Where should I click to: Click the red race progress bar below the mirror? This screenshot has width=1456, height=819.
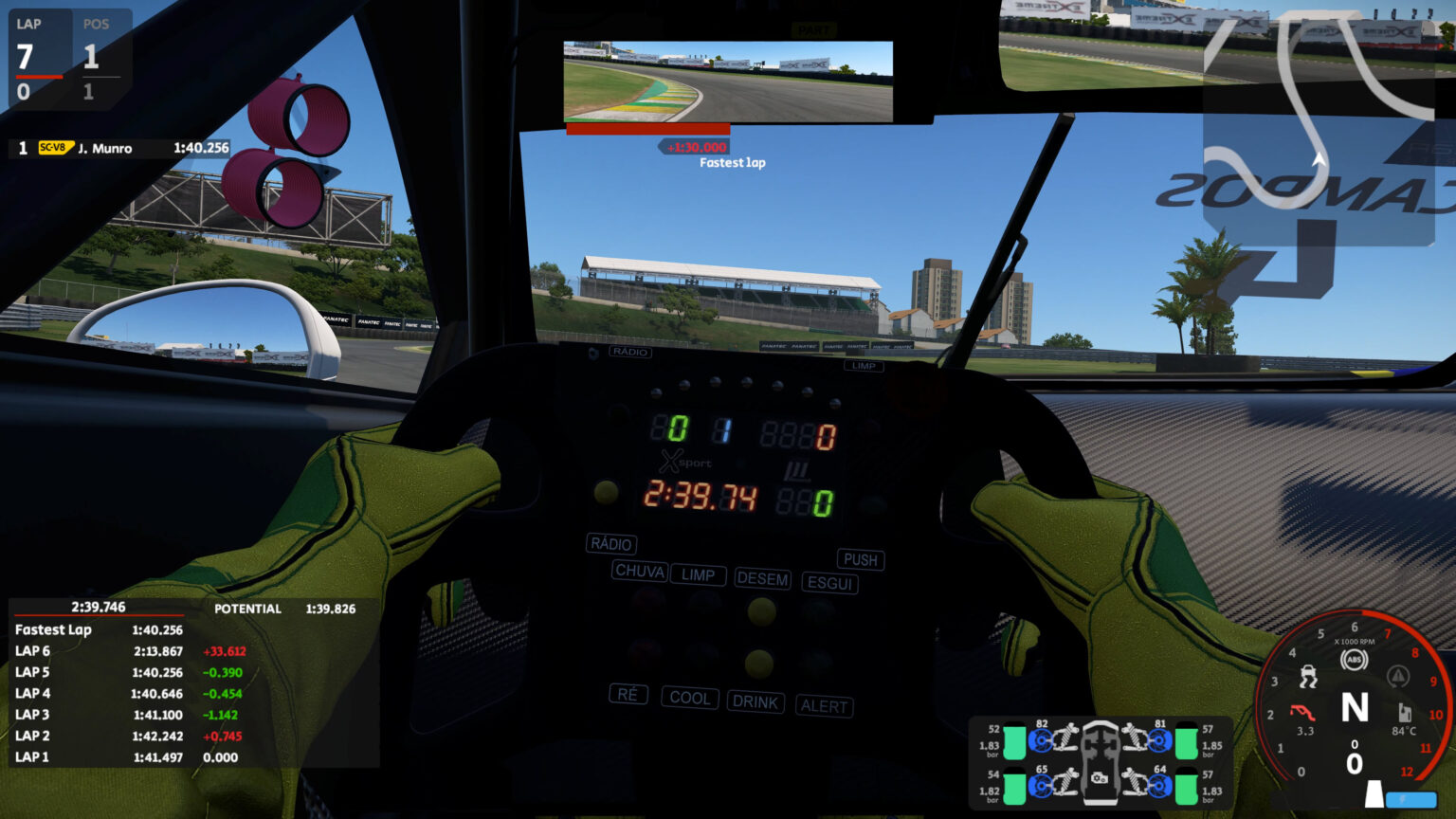pyautogui.click(x=647, y=130)
